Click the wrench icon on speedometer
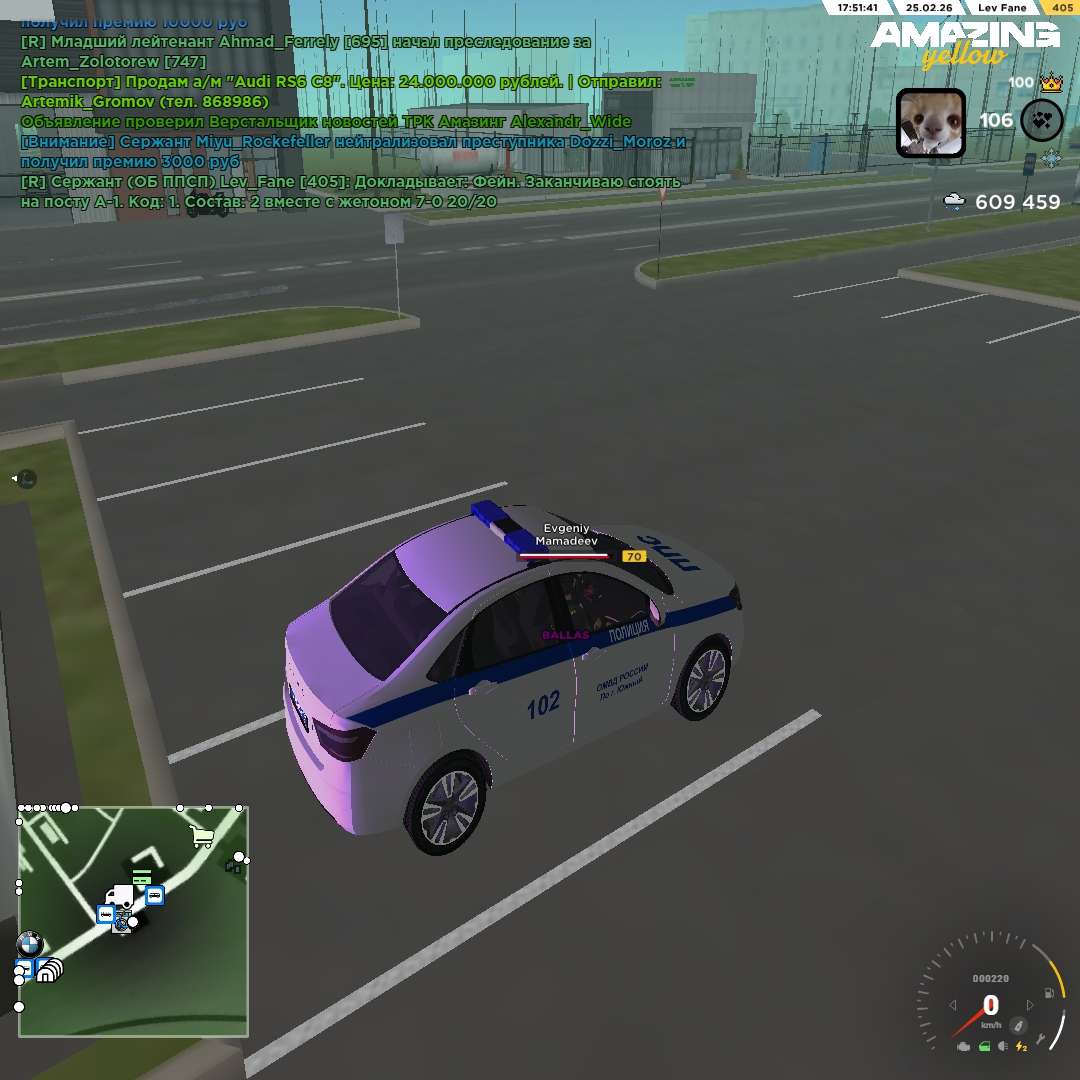The image size is (1080, 1080). tap(1042, 1040)
